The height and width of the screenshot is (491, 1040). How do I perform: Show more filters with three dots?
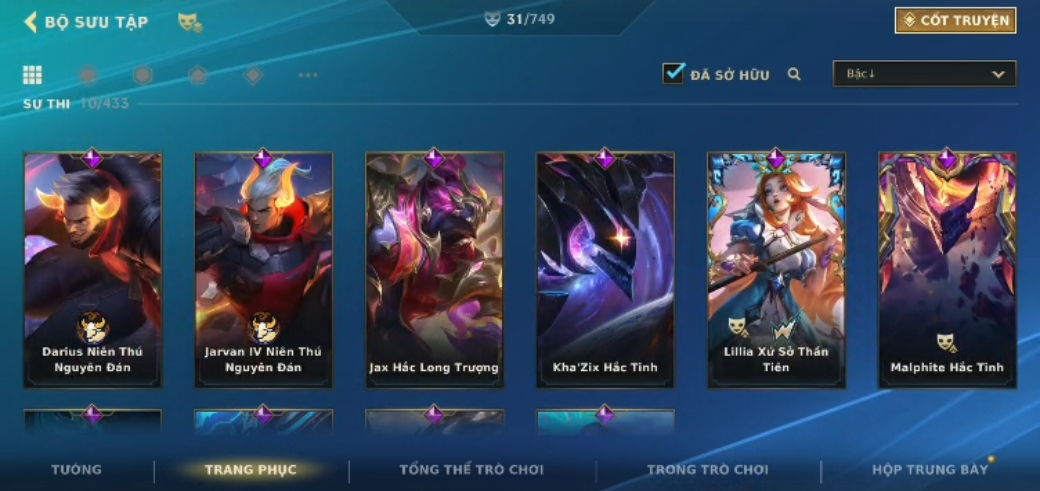click(308, 75)
